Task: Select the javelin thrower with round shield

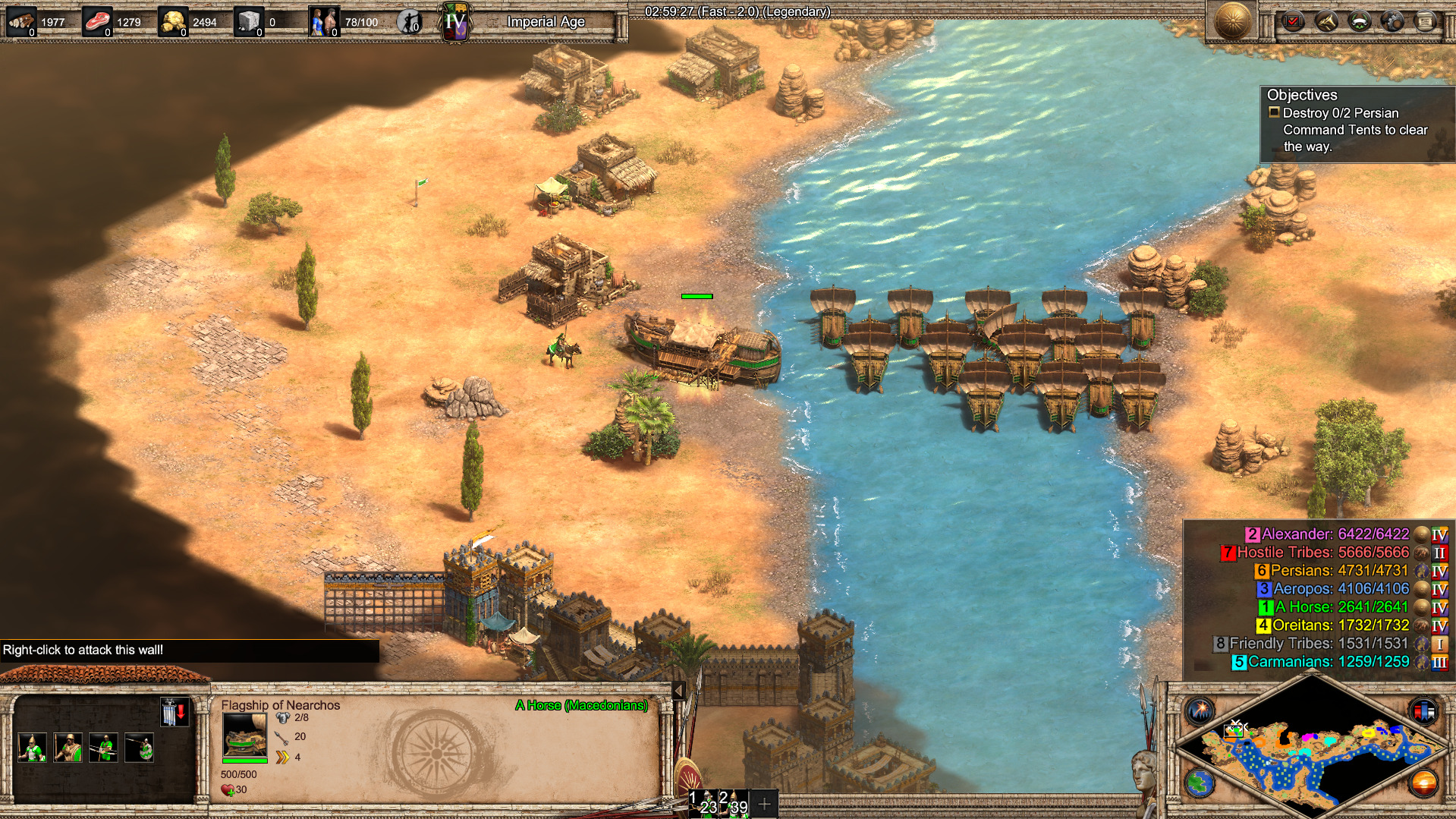Action: pos(140,748)
